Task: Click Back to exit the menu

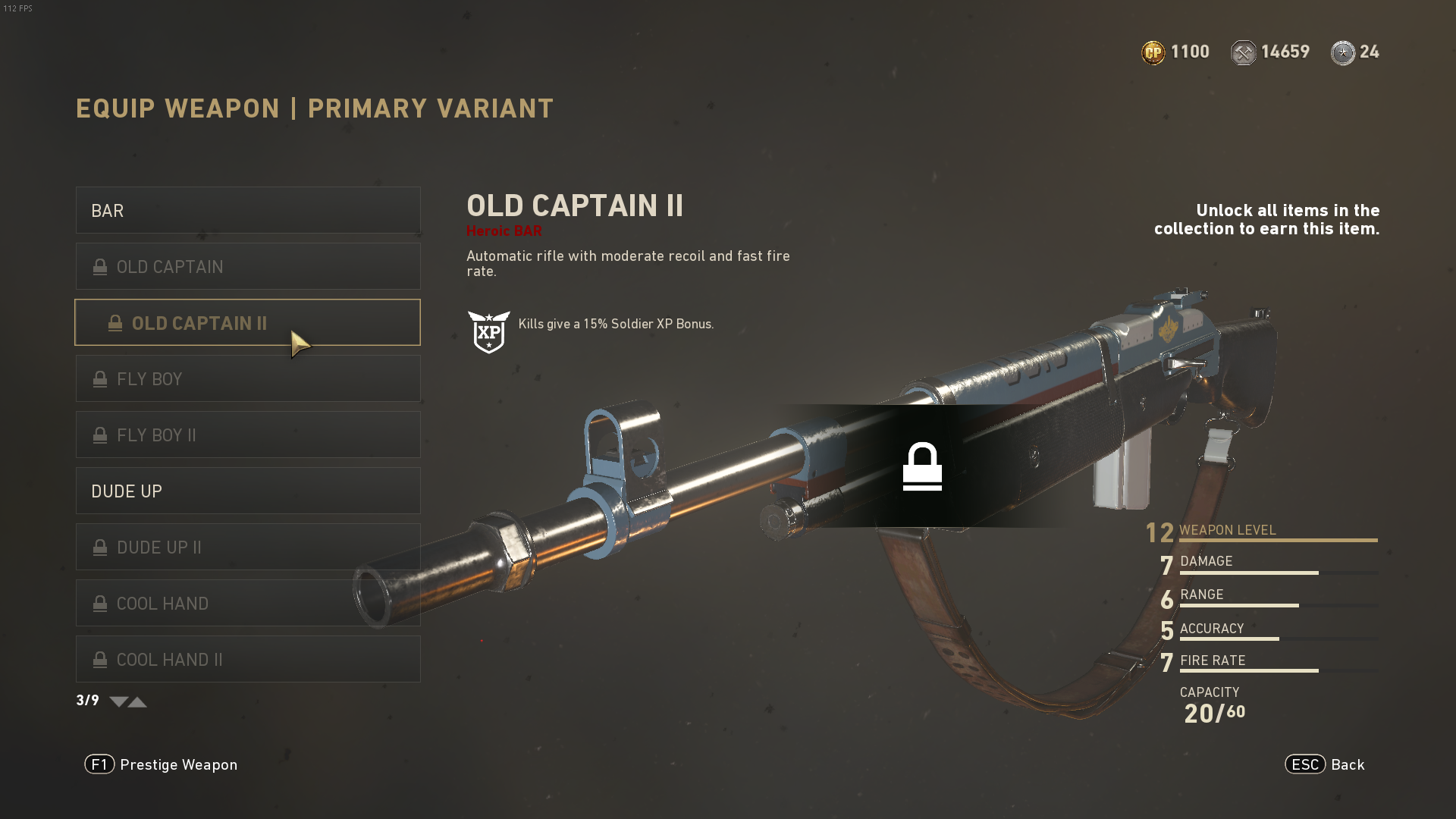Action: [1348, 764]
